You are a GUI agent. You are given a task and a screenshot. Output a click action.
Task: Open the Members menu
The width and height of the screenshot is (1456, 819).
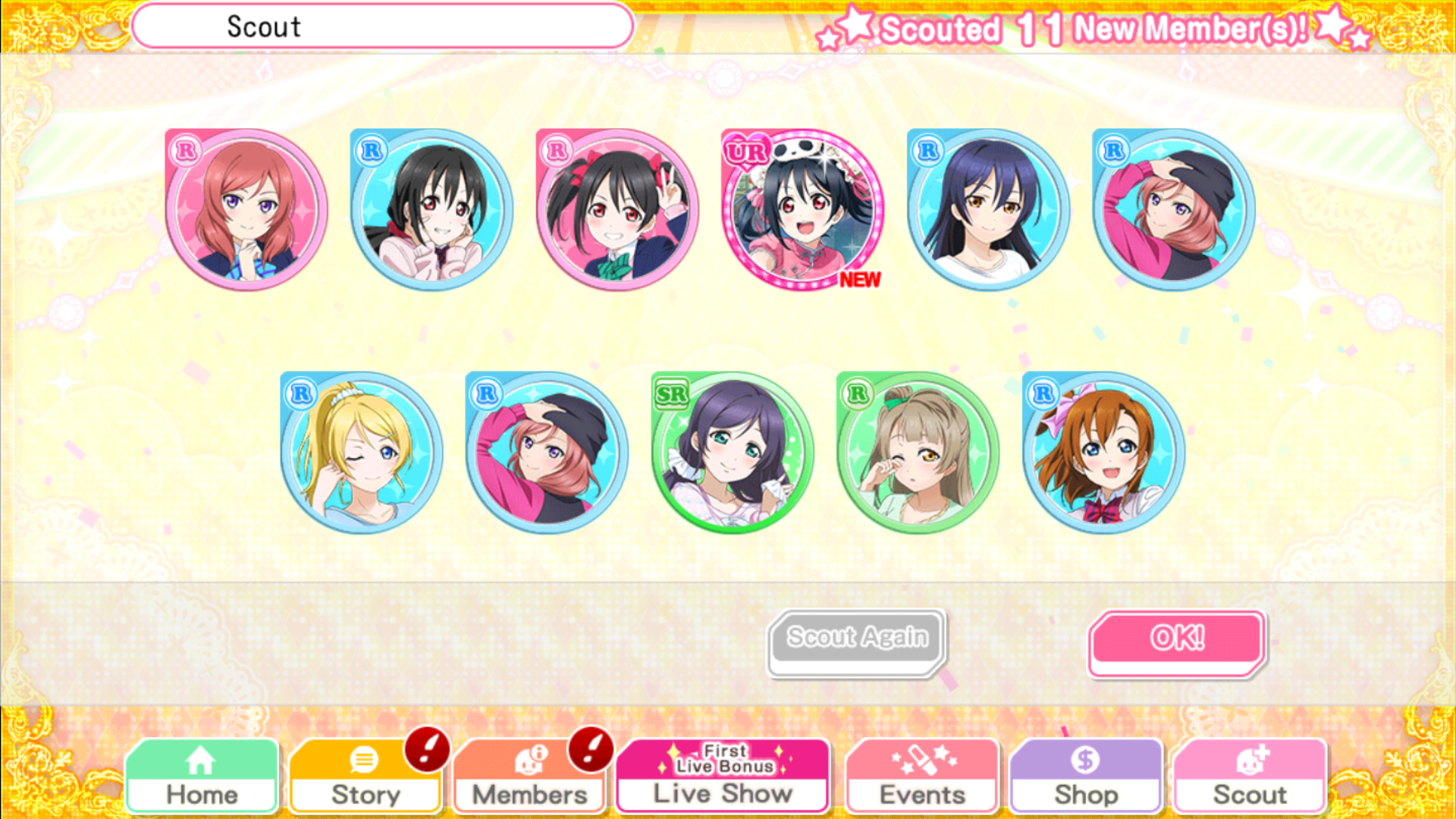(529, 777)
